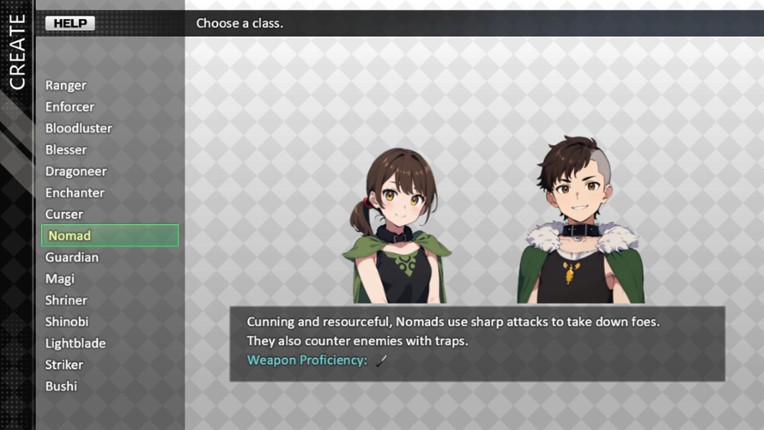Viewport: 764px width, 430px height.
Task: Click the Enchanter class entry
Action: click(x=74, y=193)
